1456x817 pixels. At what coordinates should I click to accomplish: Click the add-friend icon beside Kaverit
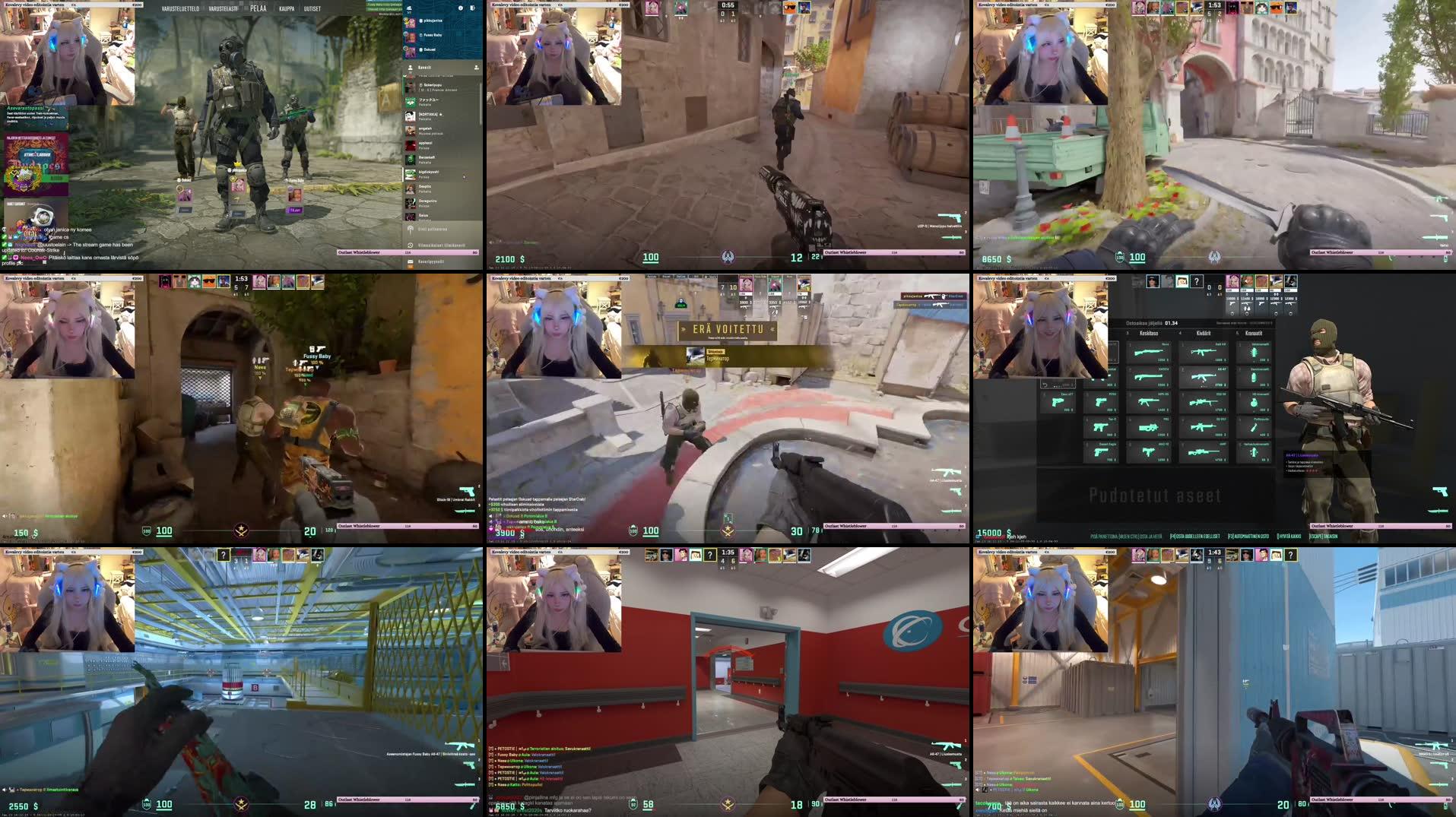[477, 68]
